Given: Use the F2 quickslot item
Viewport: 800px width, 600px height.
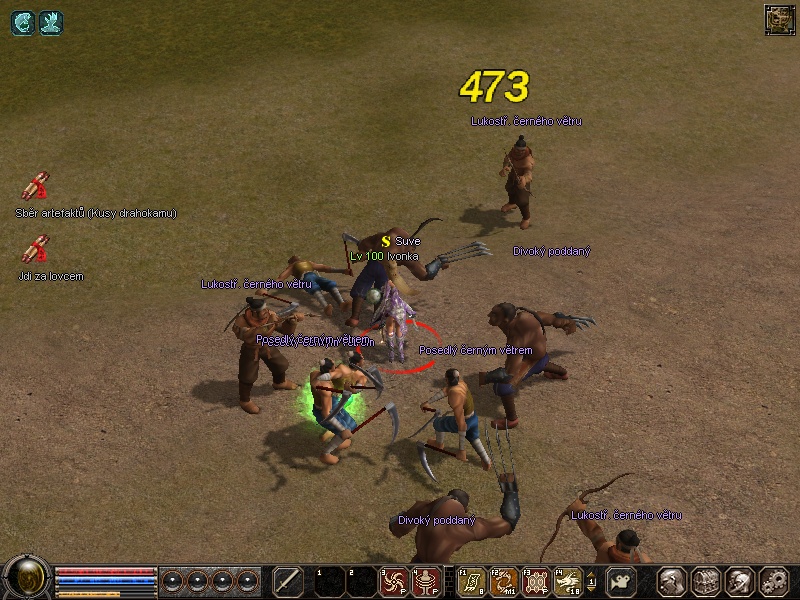Looking at the screenshot, I should pyautogui.click(x=504, y=581).
